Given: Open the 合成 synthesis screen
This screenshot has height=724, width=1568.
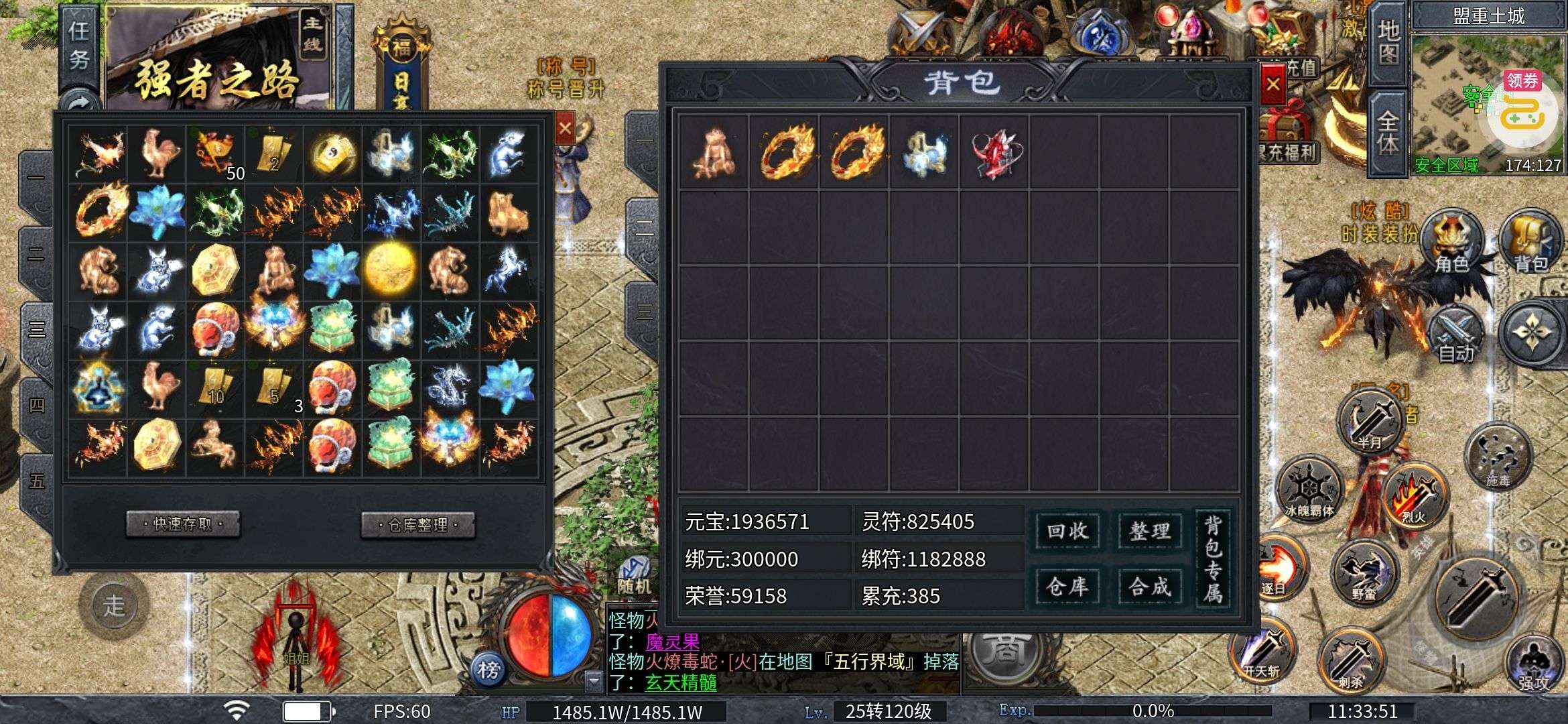Looking at the screenshot, I should point(1149,587).
